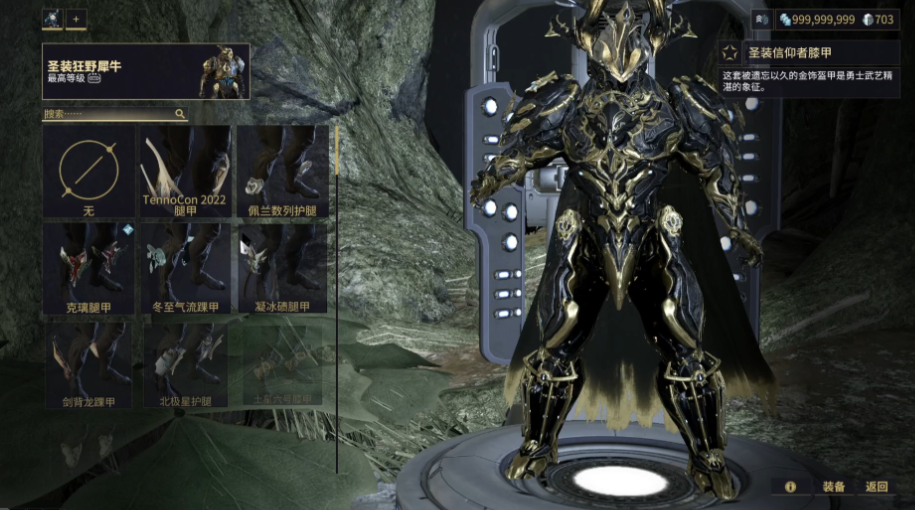Choose the TennoCon 2022 腿甲 leg armor
The image size is (915, 510).
click(x=185, y=171)
